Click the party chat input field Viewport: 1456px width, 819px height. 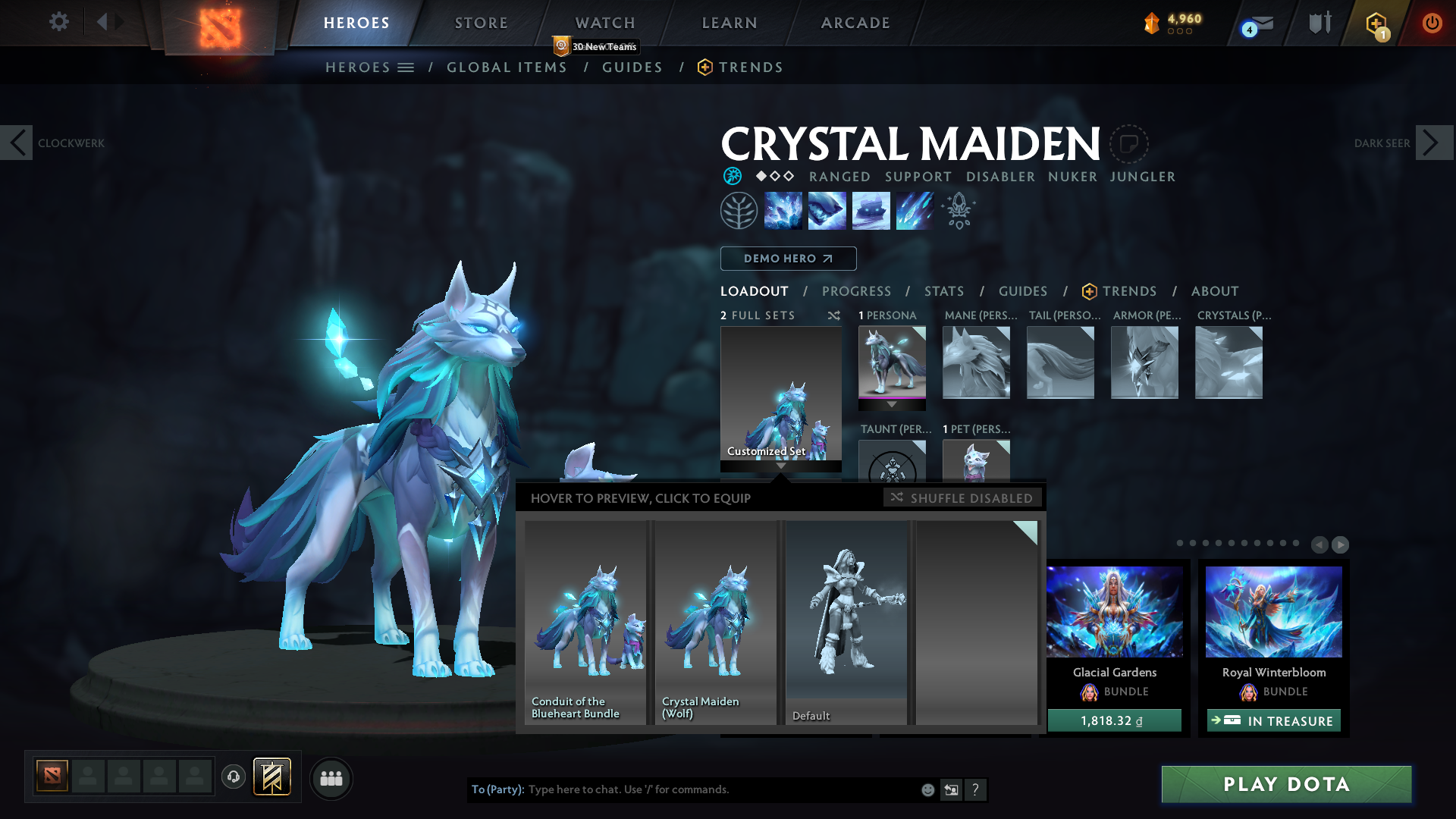720,789
